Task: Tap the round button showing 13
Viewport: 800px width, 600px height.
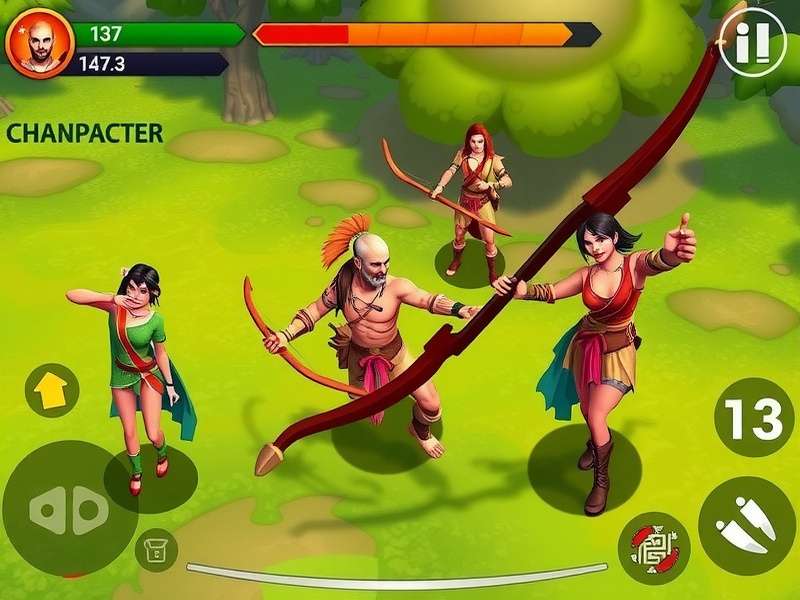Action: [x=753, y=418]
